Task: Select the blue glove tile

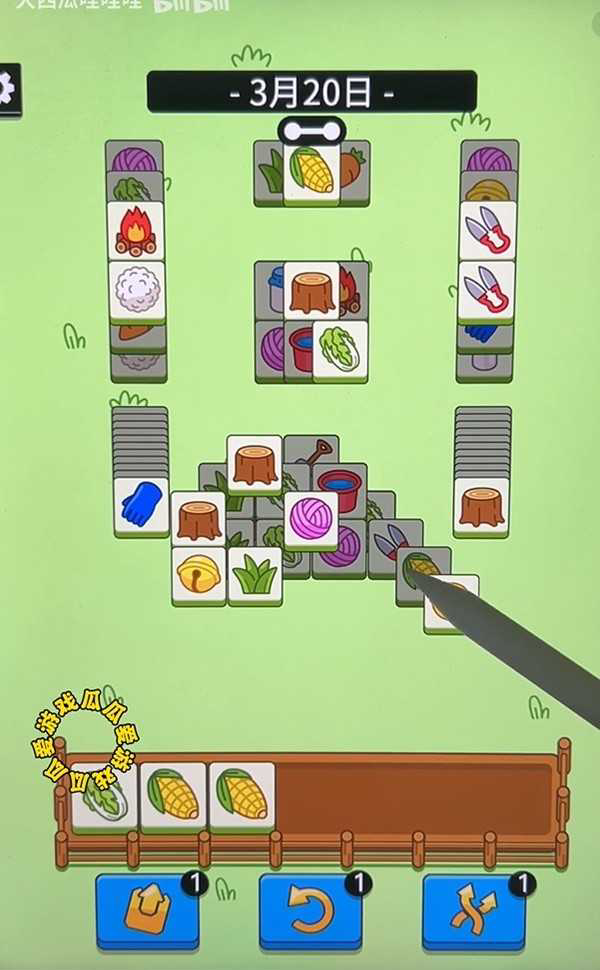Action: tap(140, 505)
